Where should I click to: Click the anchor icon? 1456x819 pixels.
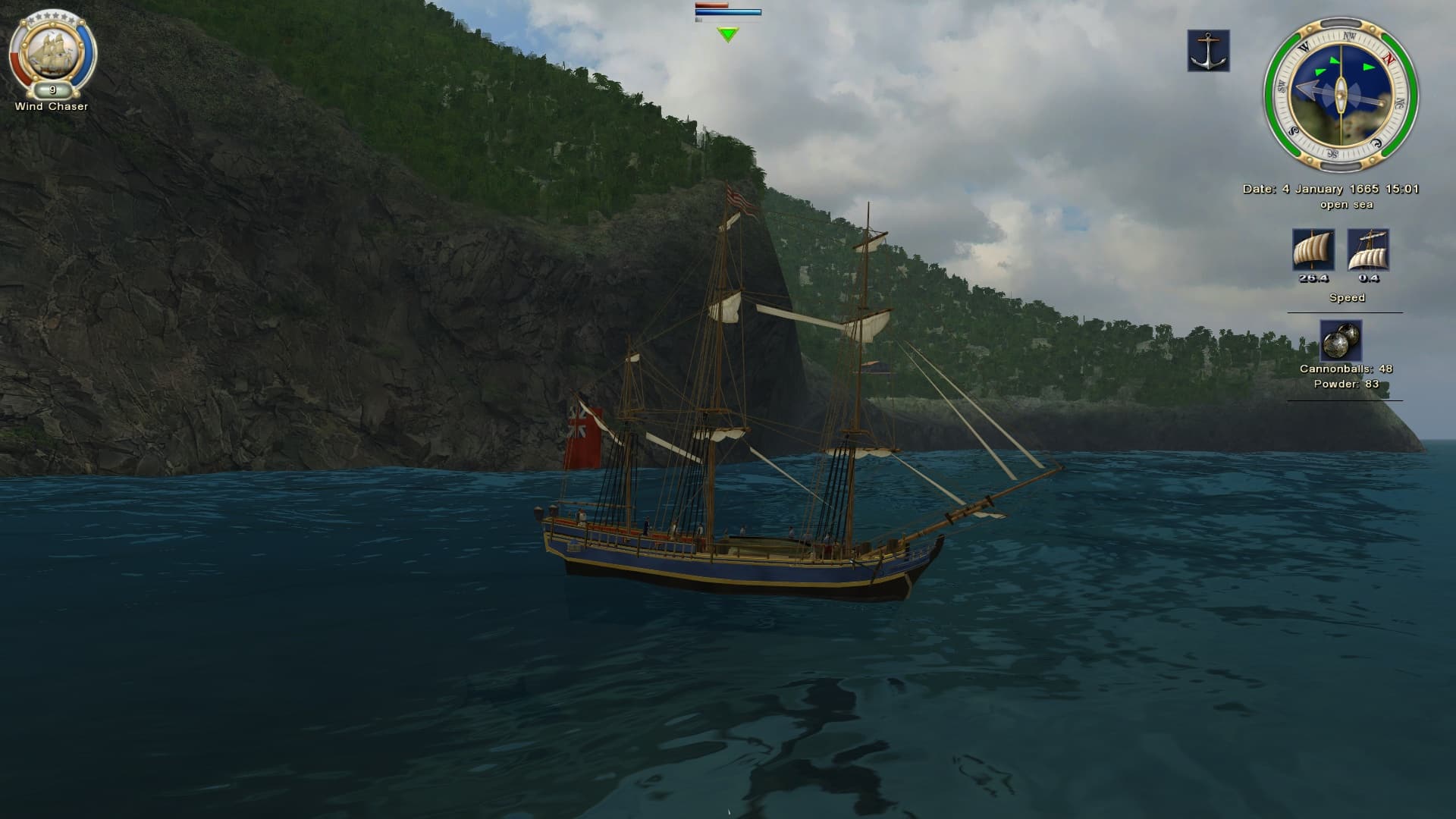coord(1208,51)
